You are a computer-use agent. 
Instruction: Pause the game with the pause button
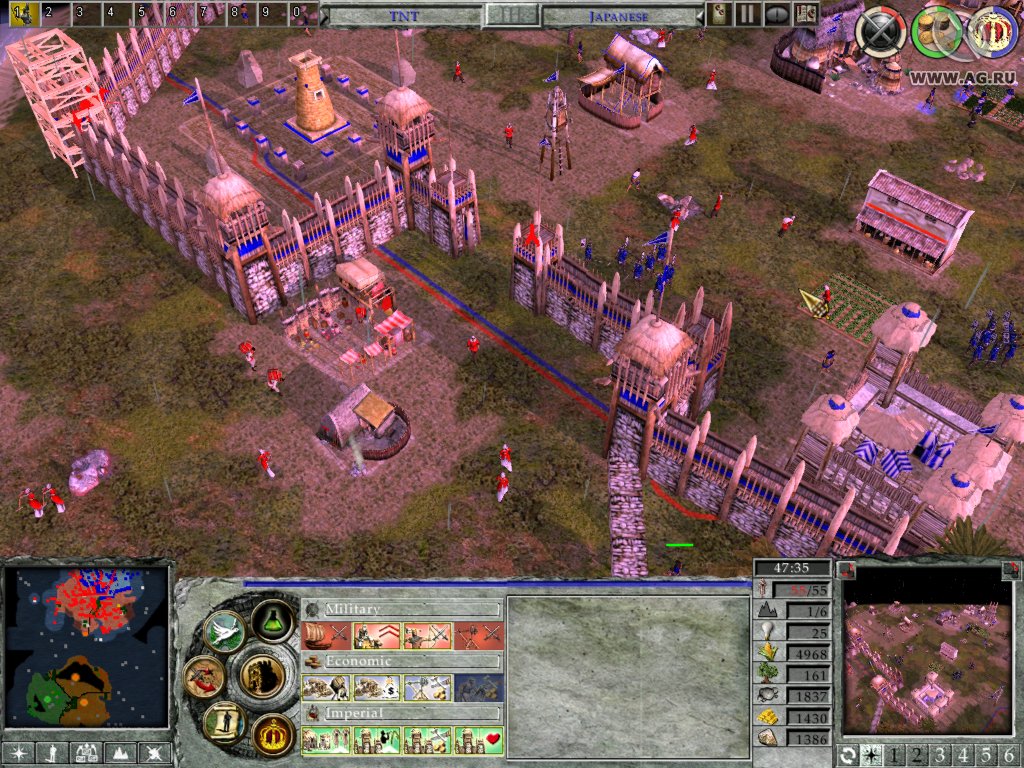(746, 14)
